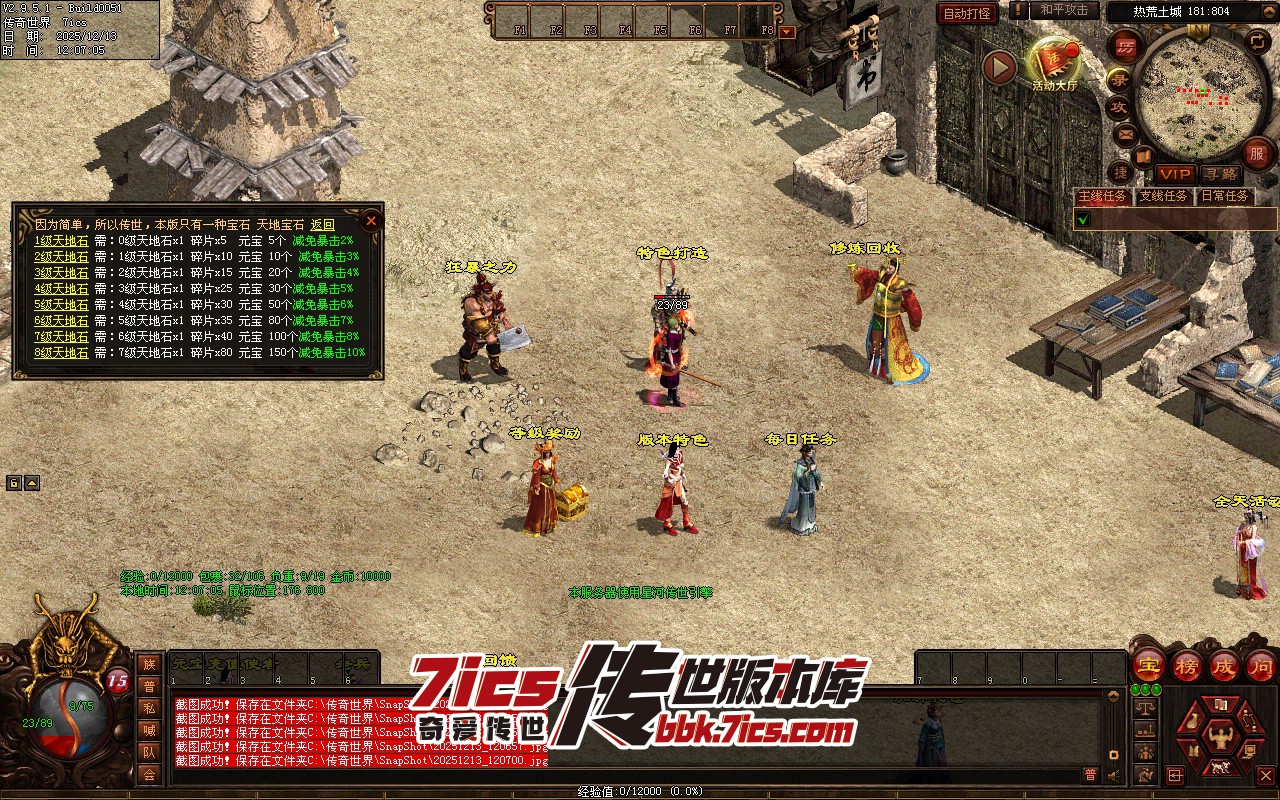Open the mail envelope icon by minimap
The image size is (1280, 800).
click(1125, 133)
